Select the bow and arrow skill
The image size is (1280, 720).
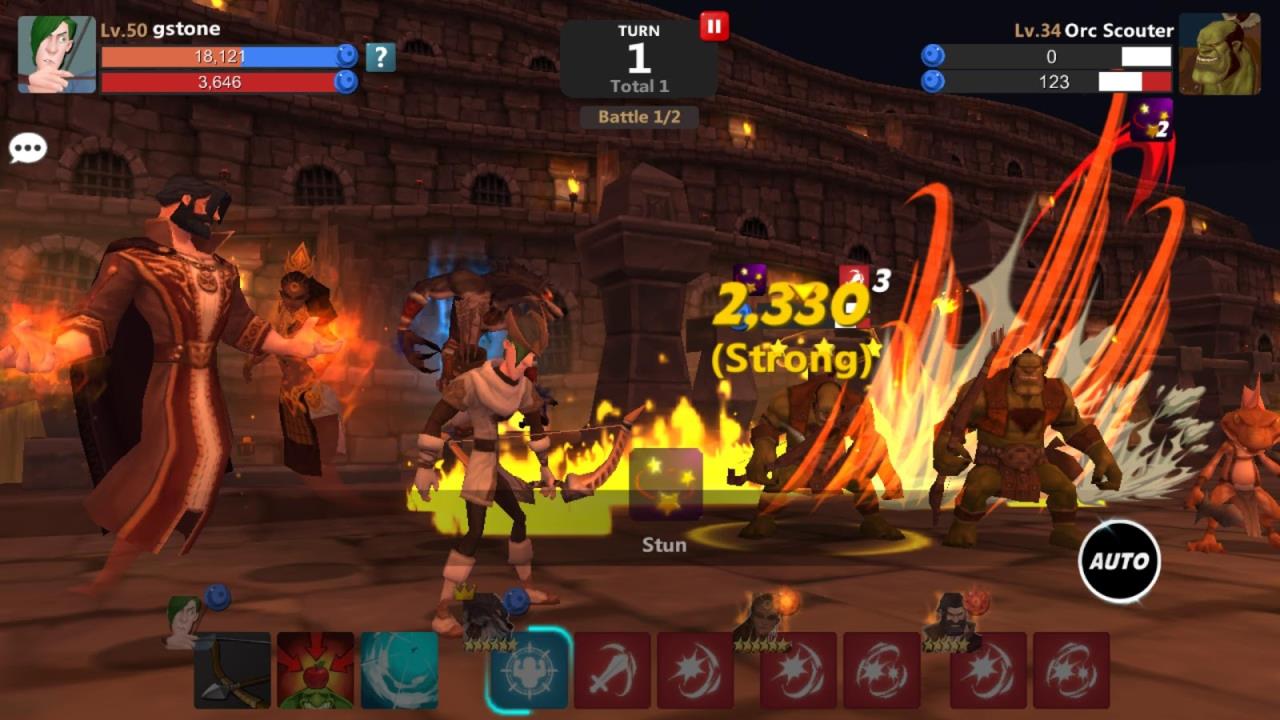pyautogui.click(x=232, y=670)
